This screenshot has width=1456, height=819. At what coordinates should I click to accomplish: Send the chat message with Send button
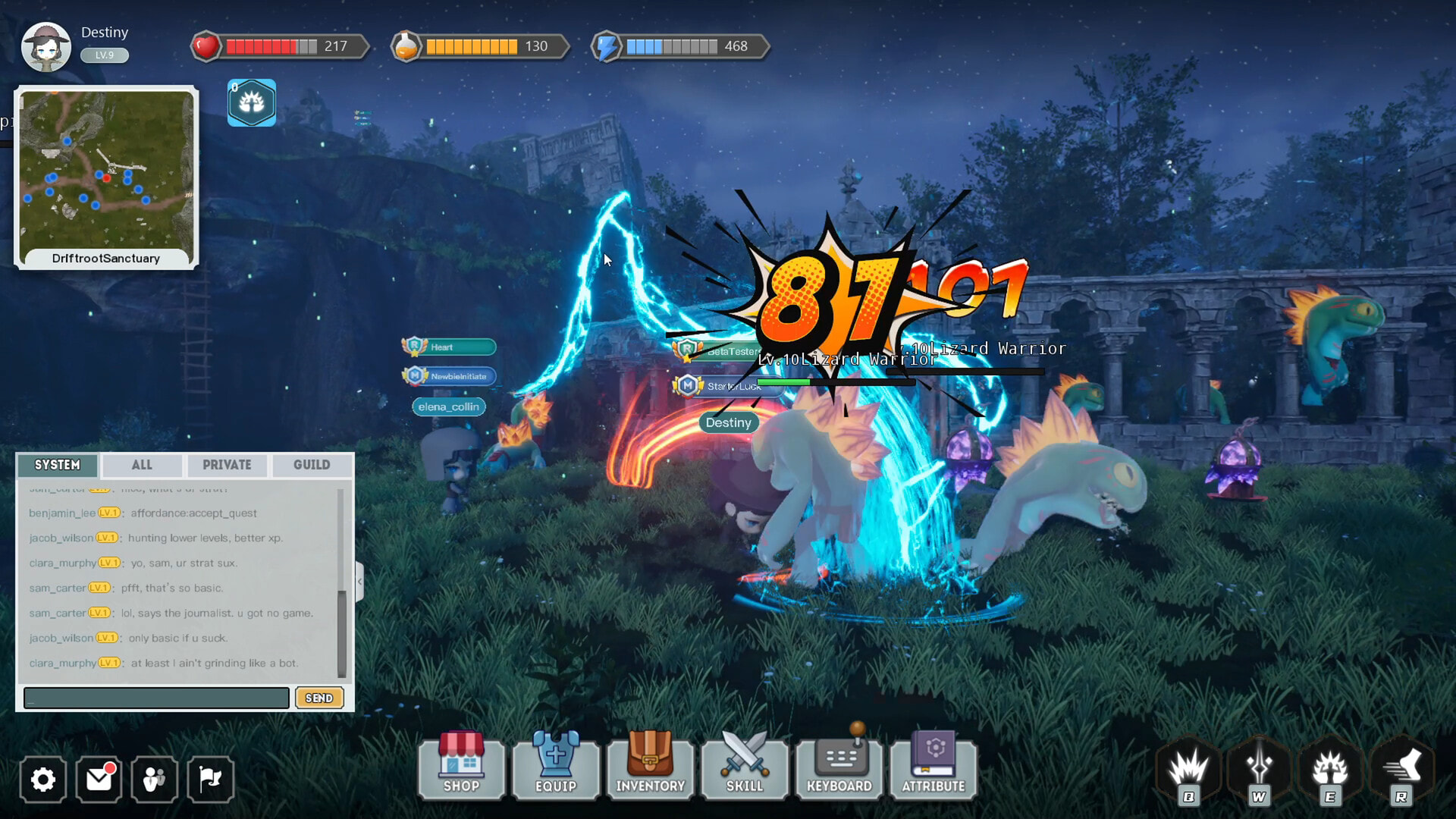[319, 698]
